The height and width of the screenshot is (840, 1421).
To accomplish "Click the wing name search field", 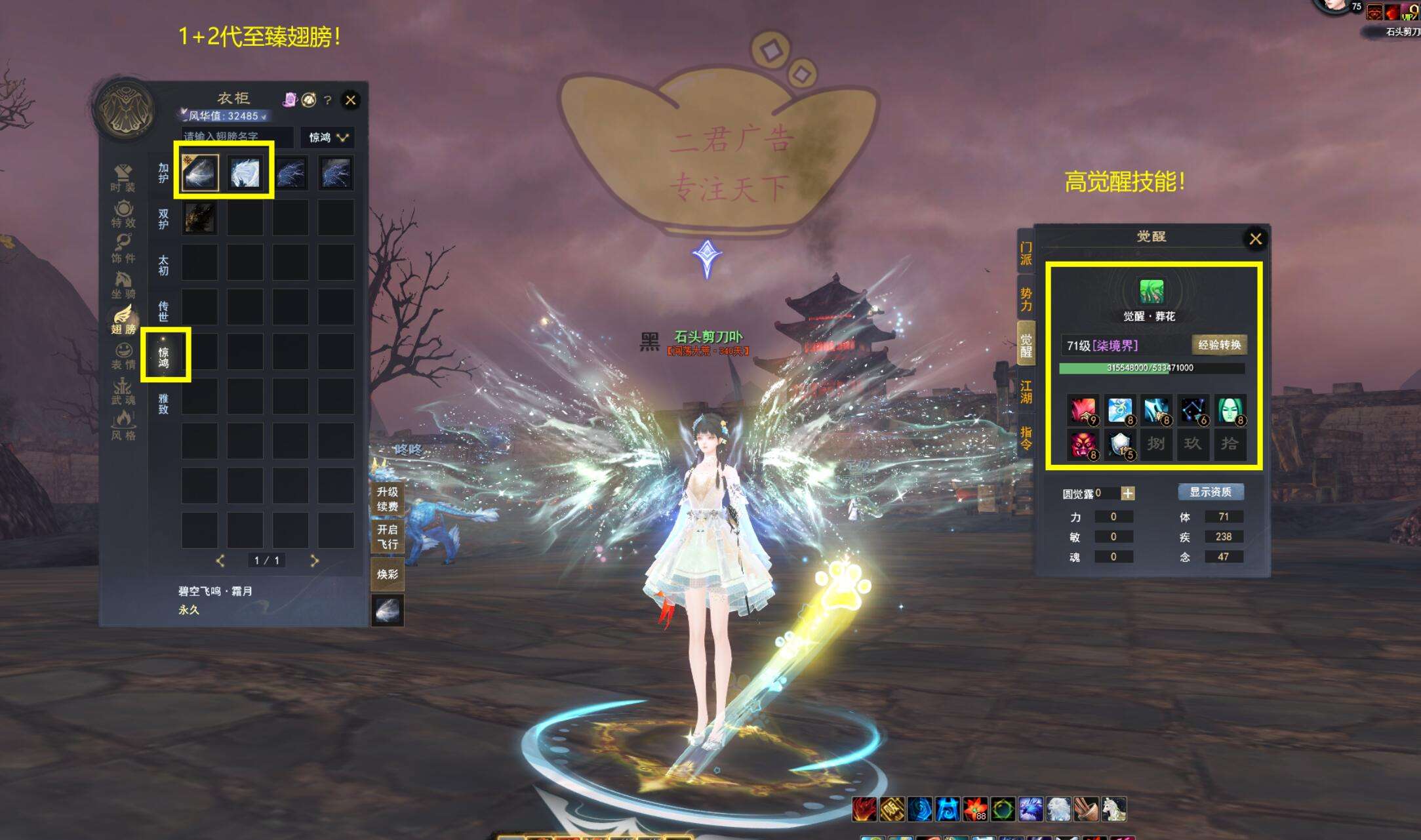I will [x=237, y=136].
